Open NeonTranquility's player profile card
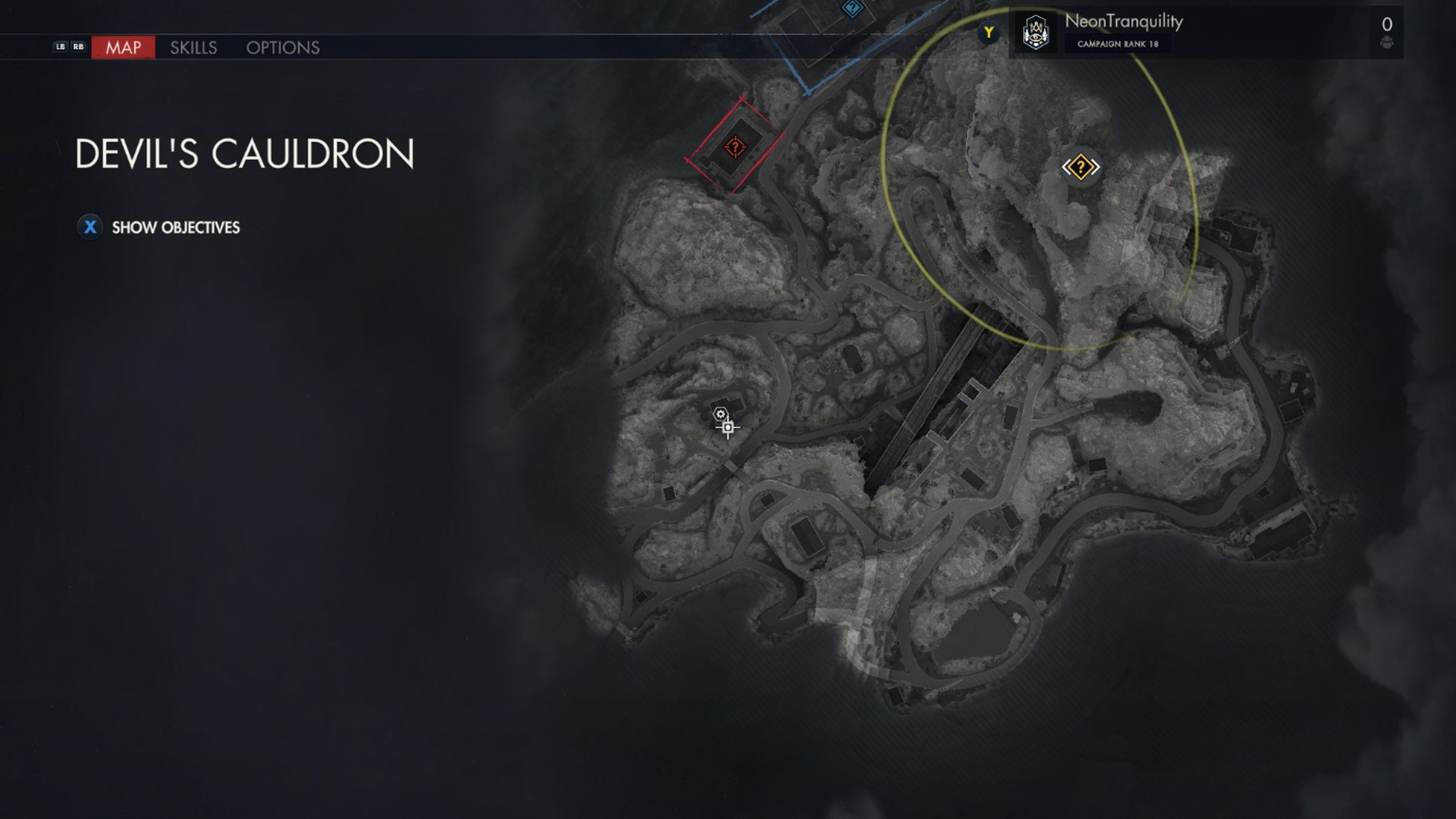The height and width of the screenshot is (819, 1456). pos(1122,33)
